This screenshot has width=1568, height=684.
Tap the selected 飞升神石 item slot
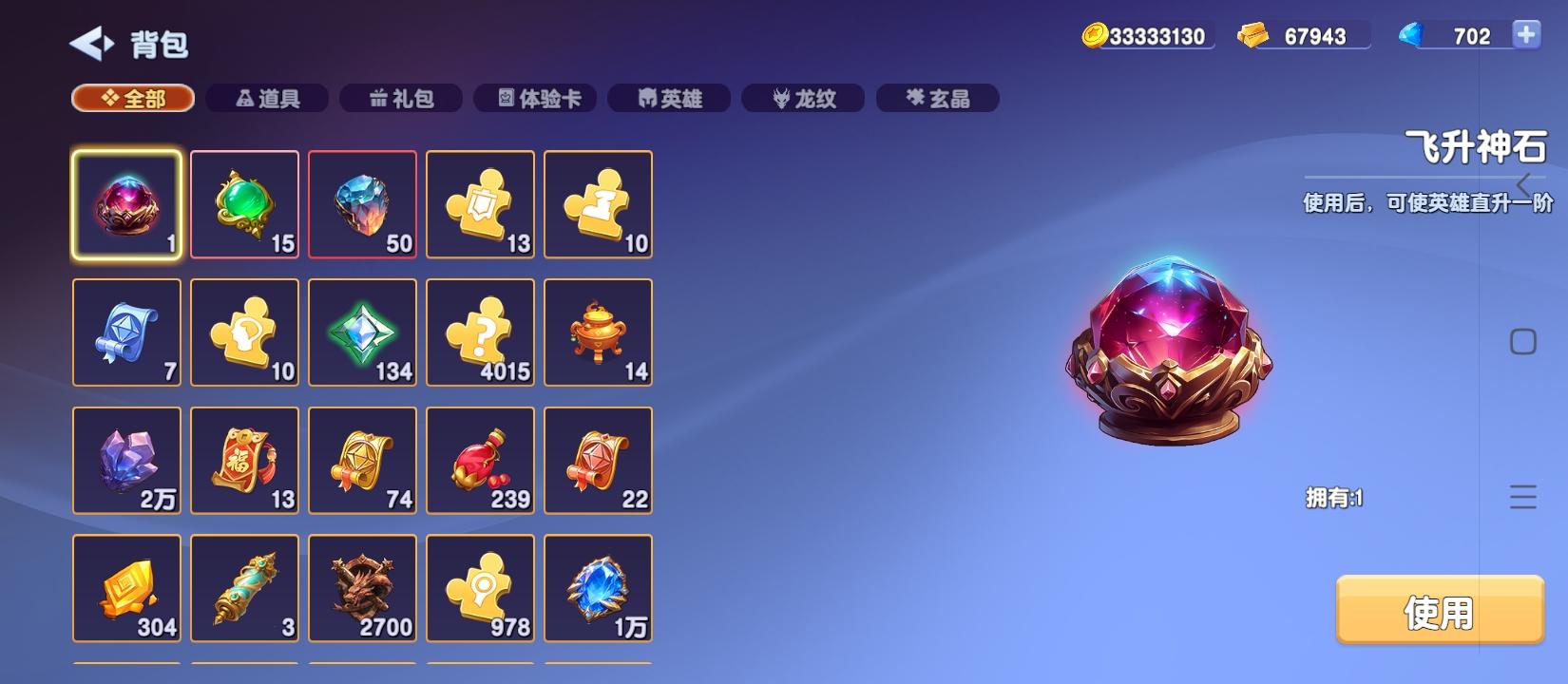pos(126,204)
